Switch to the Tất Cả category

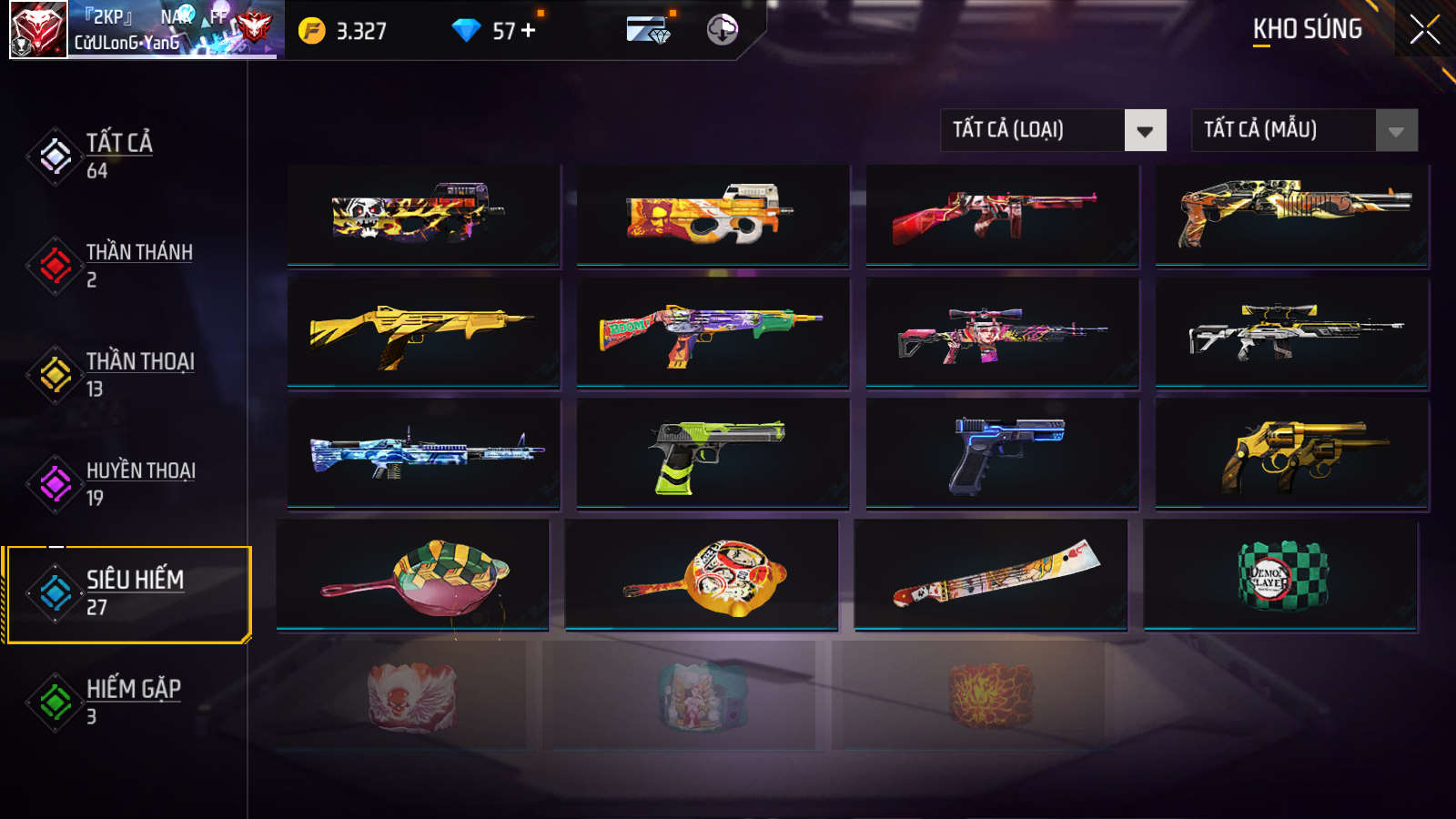click(x=118, y=156)
